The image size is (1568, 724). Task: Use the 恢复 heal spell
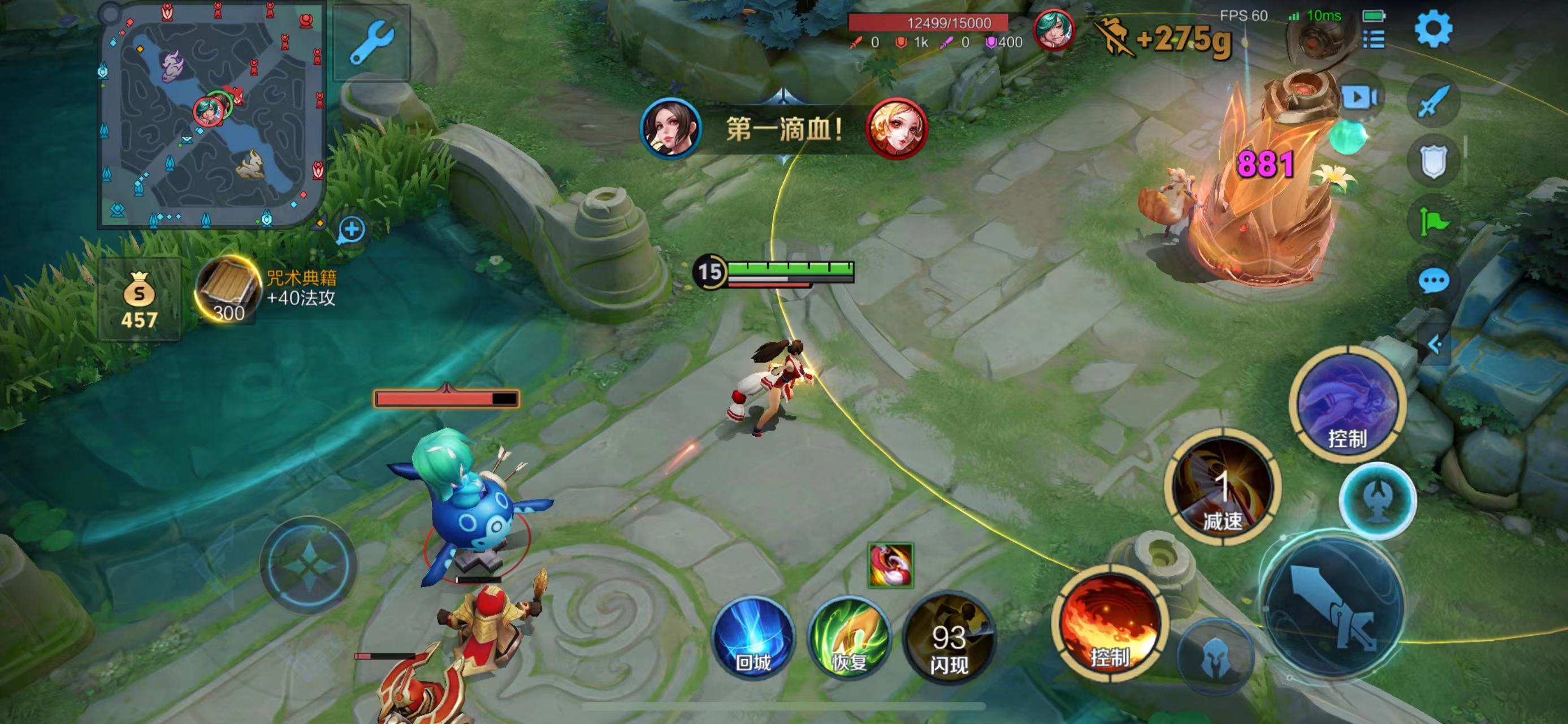click(x=849, y=637)
